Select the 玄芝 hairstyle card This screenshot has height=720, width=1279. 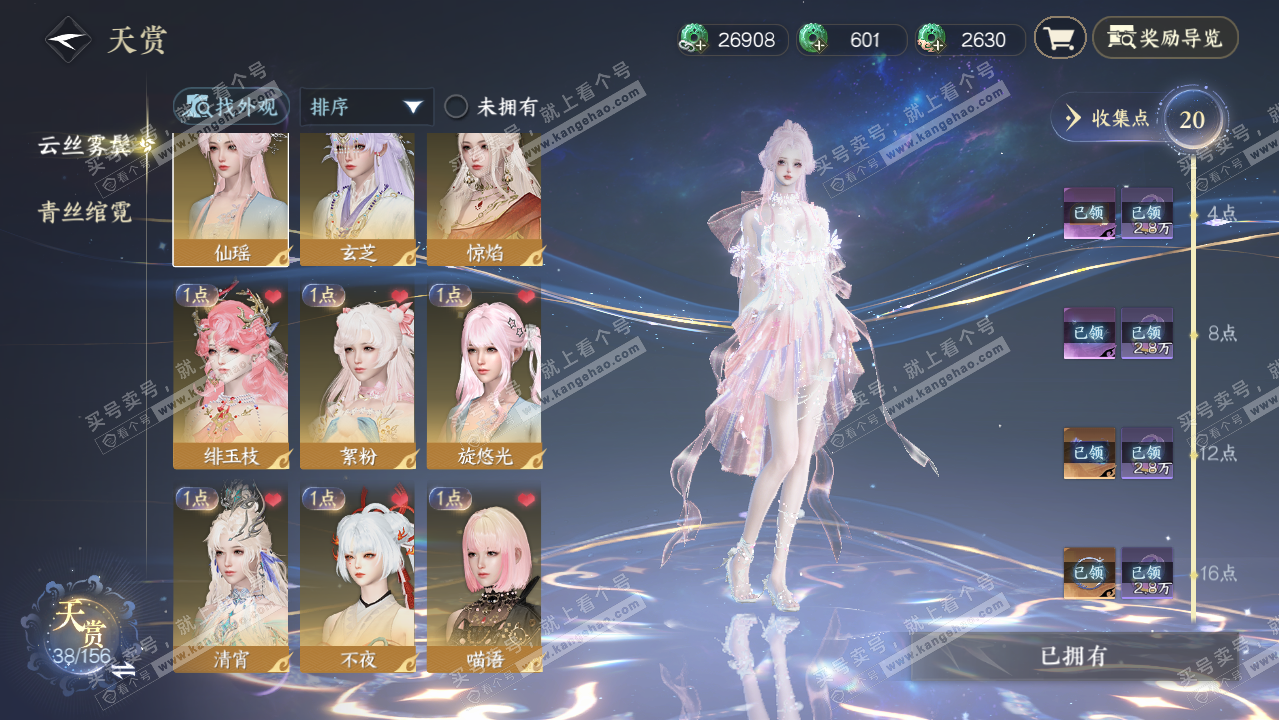click(x=357, y=199)
